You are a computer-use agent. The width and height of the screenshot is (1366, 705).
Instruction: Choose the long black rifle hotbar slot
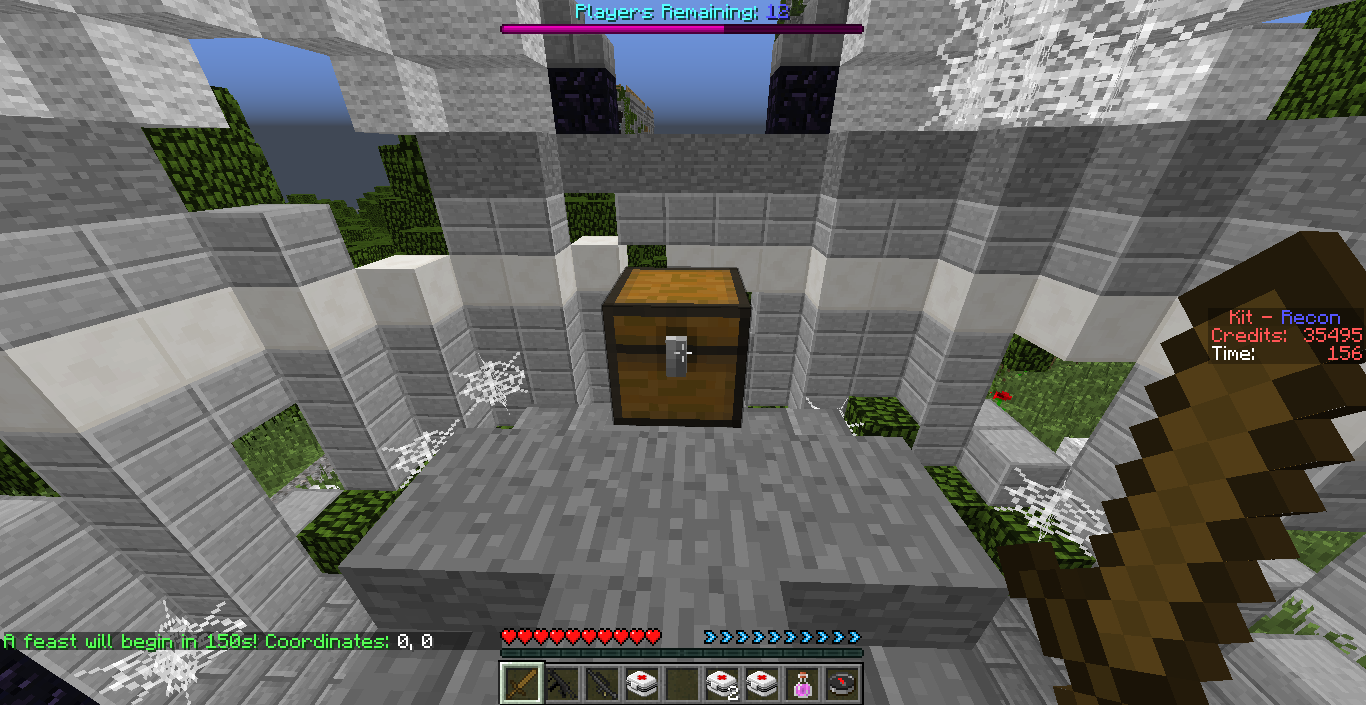coord(601,683)
